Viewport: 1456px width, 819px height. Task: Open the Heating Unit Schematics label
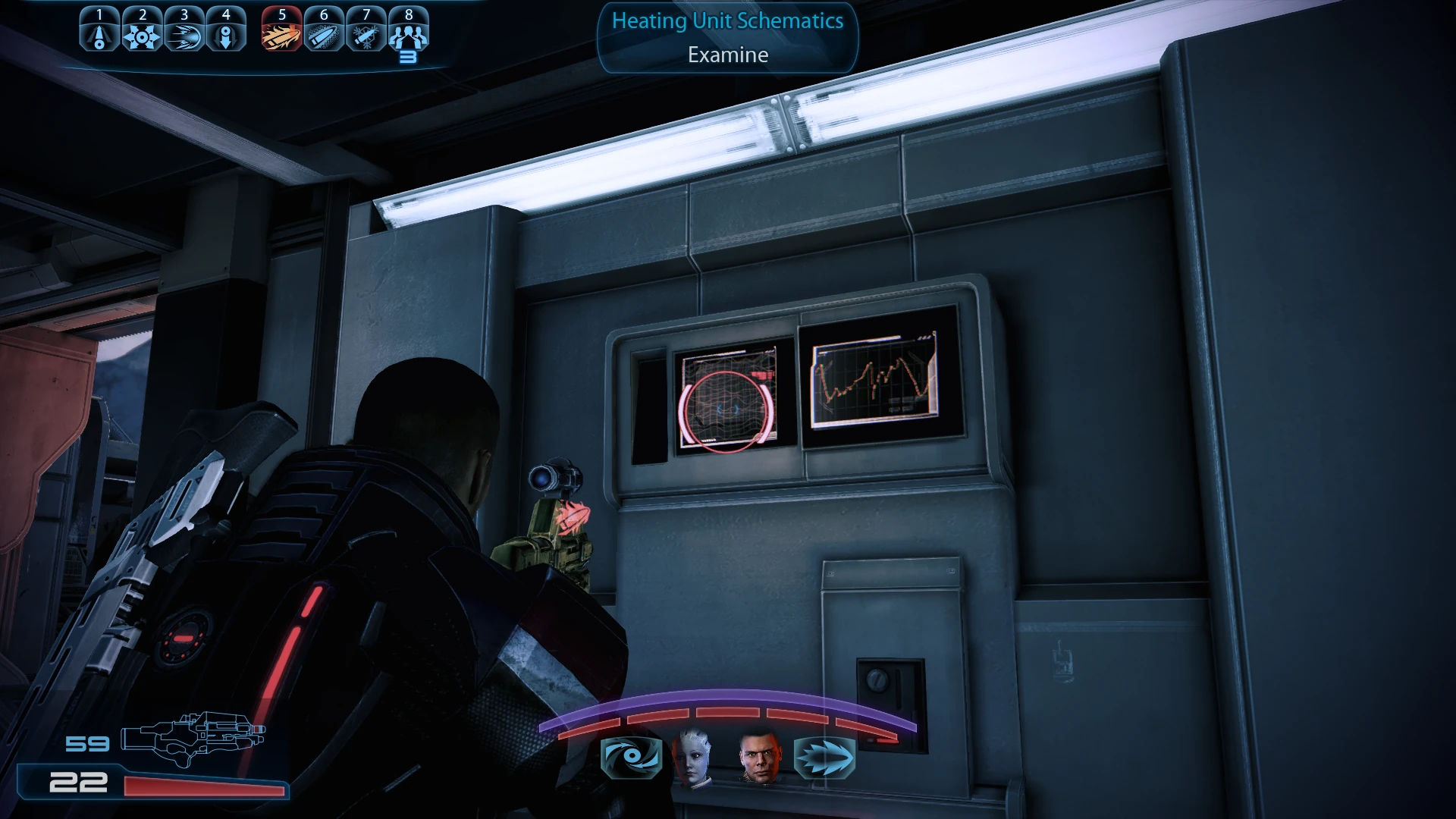click(726, 22)
